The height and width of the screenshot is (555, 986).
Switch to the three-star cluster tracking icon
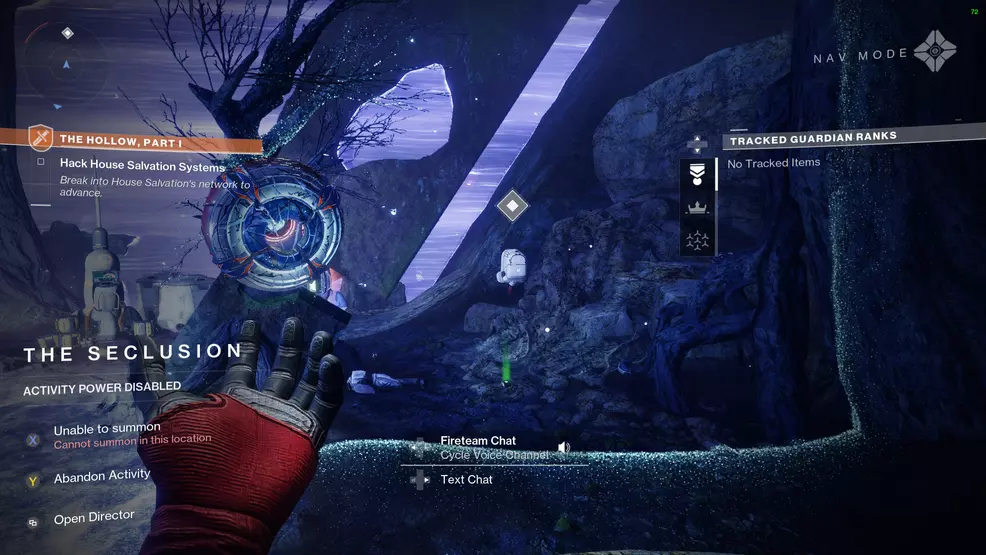(697, 240)
